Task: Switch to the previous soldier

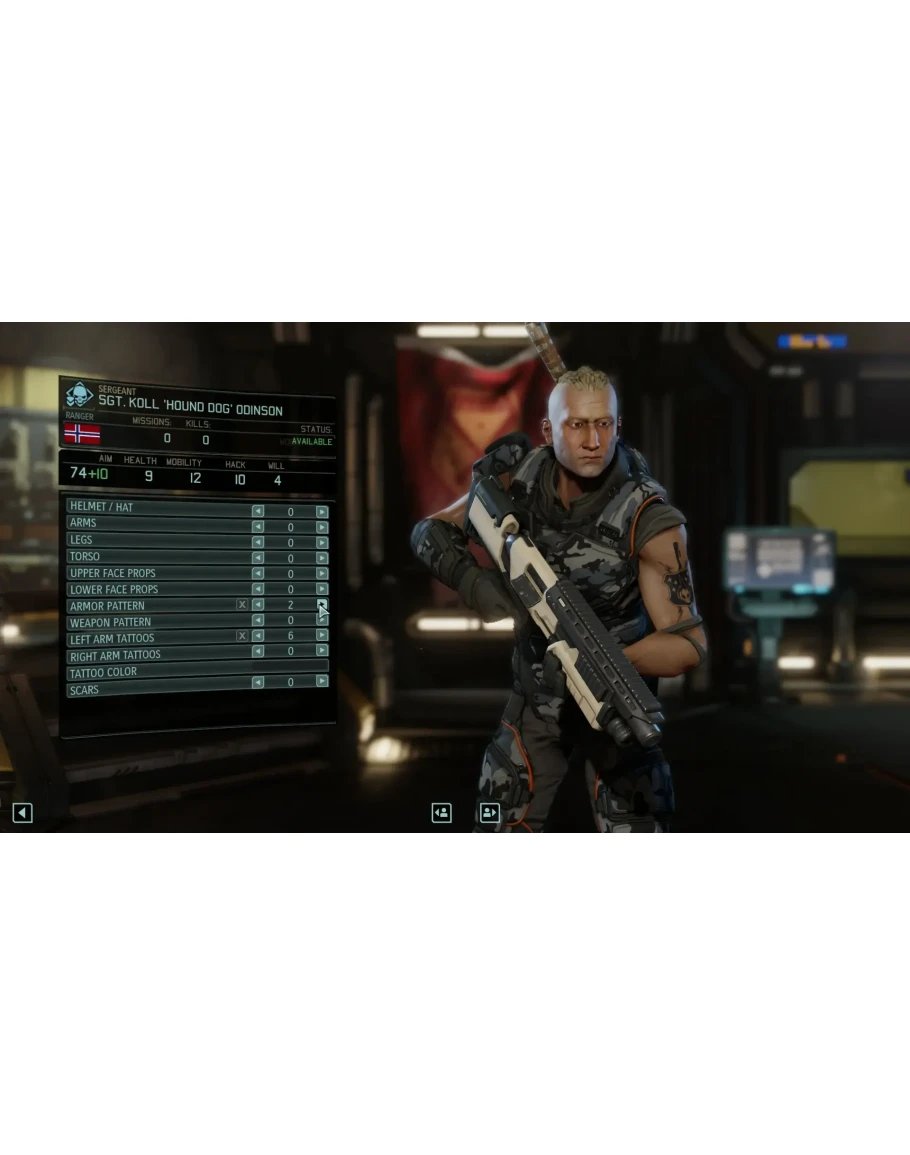Action: click(x=441, y=813)
